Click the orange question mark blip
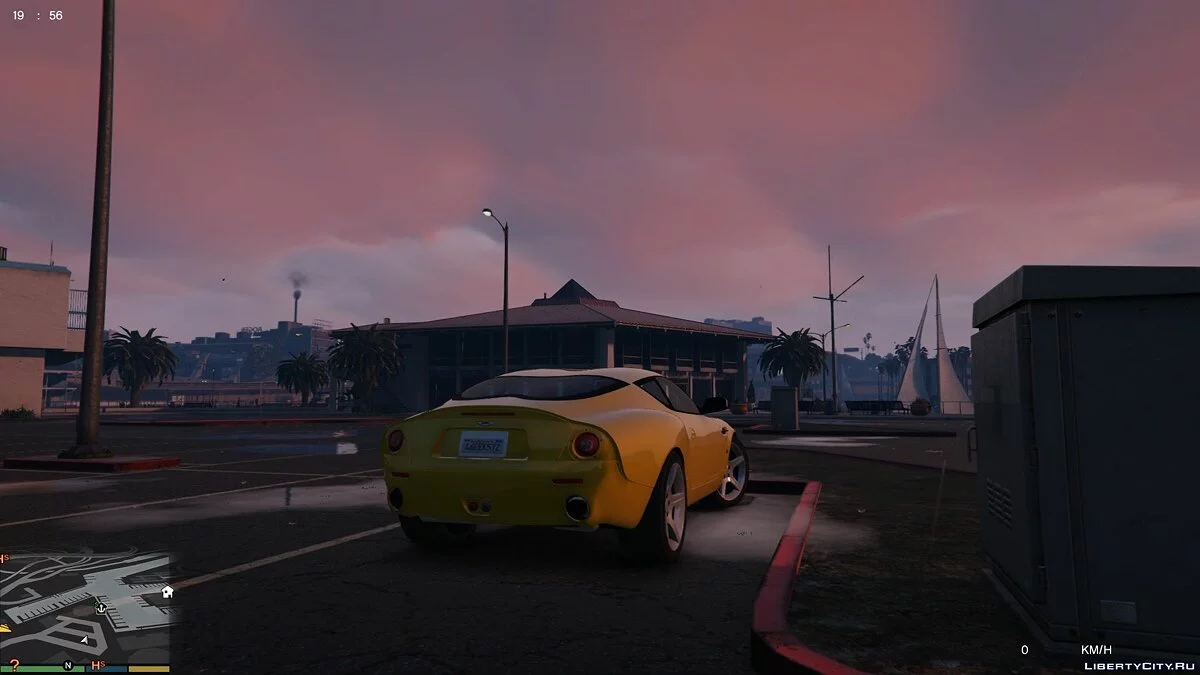Image resolution: width=1200 pixels, height=675 pixels. 14,663
